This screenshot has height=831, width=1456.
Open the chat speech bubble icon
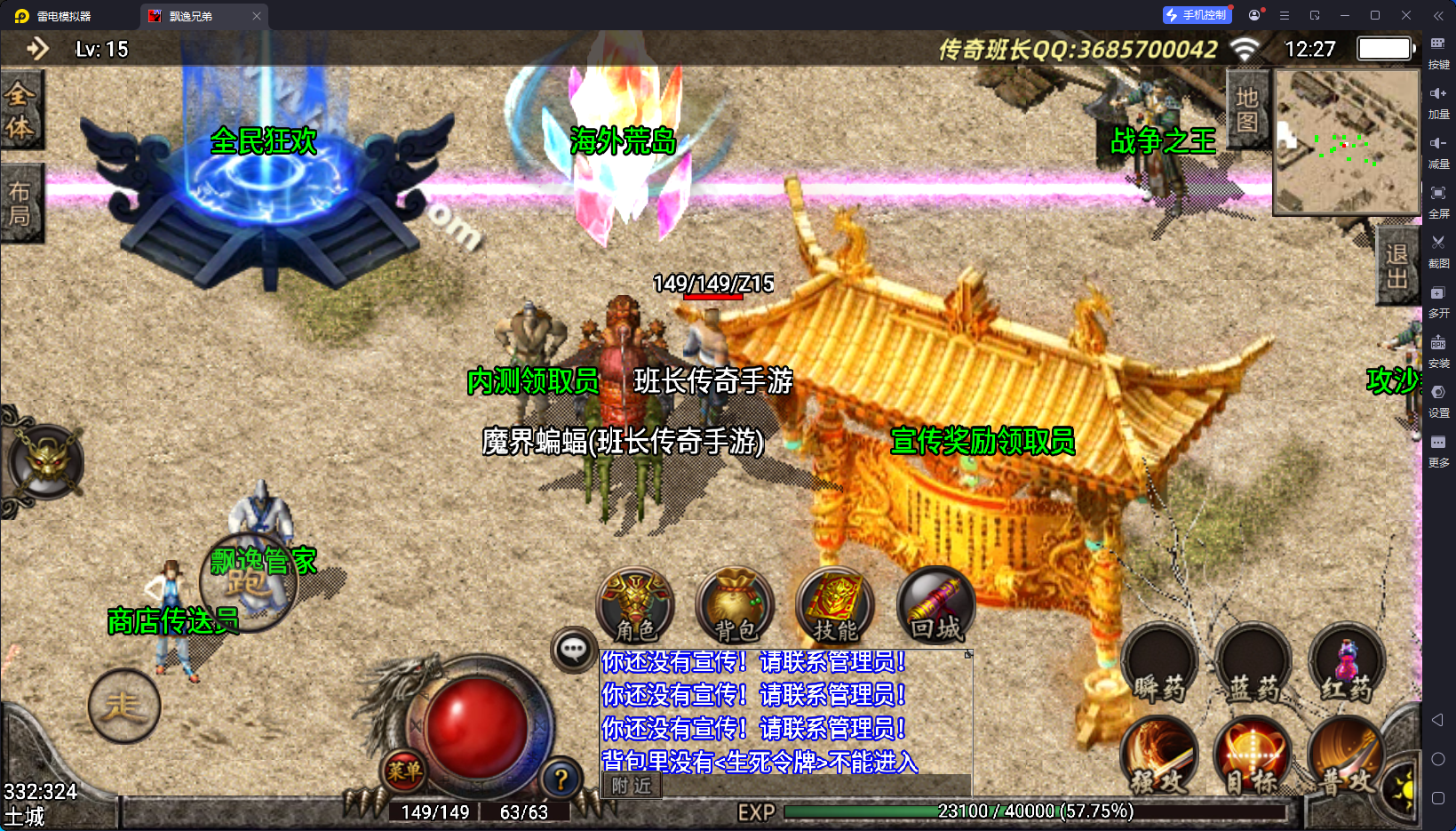click(x=573, y=650)
